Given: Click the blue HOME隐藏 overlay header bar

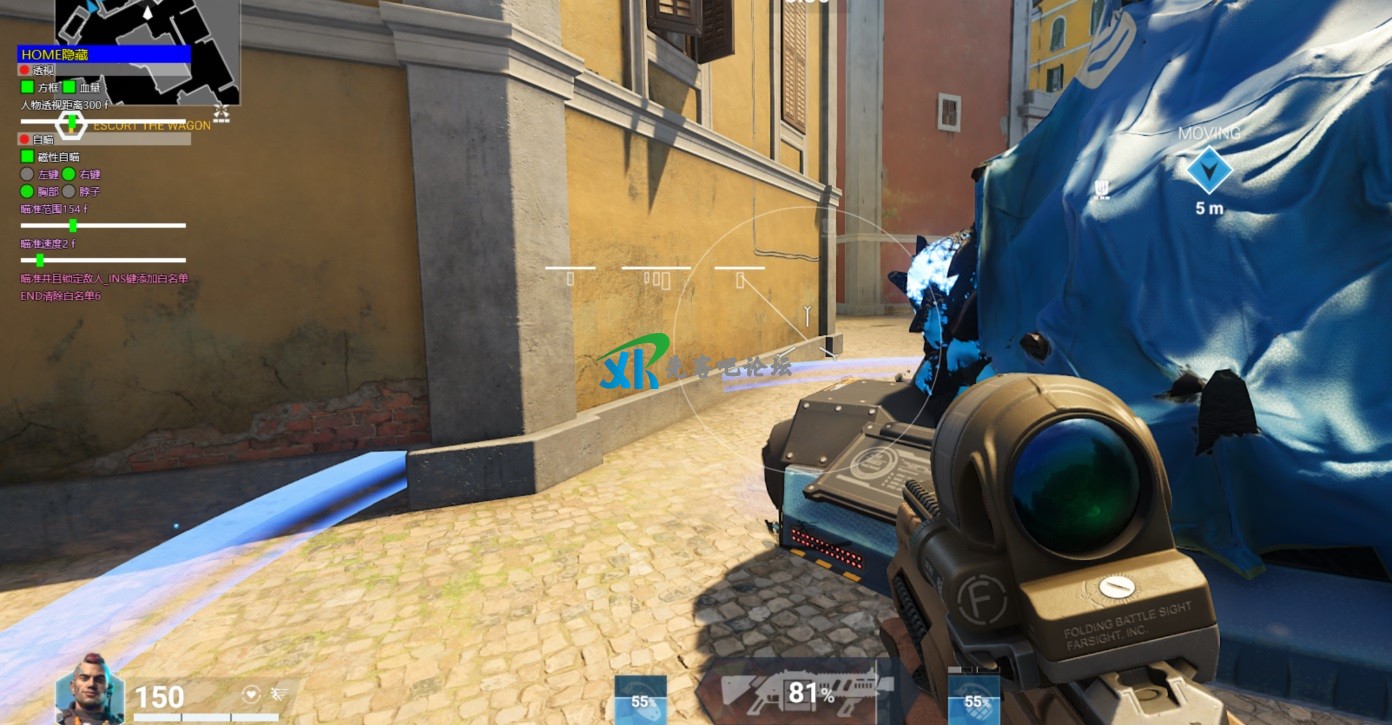Looking at the screenshot, I should [x=104, y=54].
